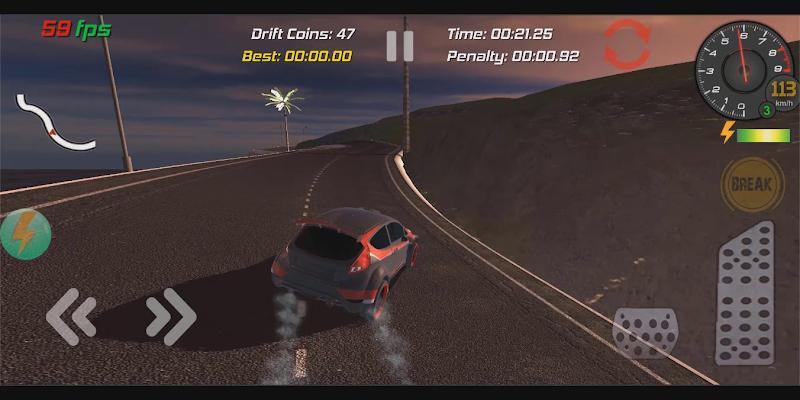Click the track layout minimap
Image resolution: width=800 pixels, height=400 pixels.
click(x=53, y=122)
